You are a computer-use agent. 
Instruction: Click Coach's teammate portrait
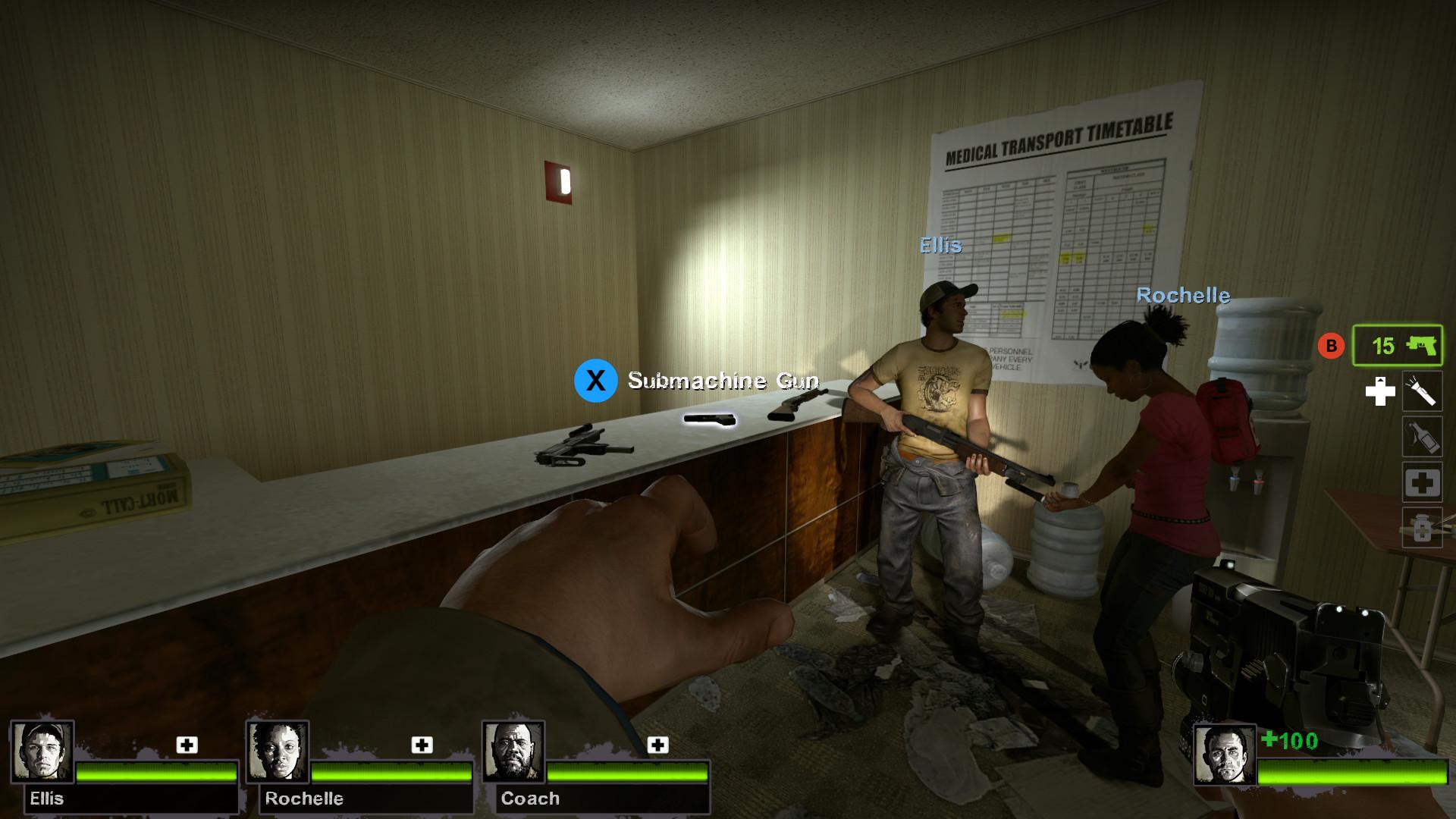[x=513, y=752]
